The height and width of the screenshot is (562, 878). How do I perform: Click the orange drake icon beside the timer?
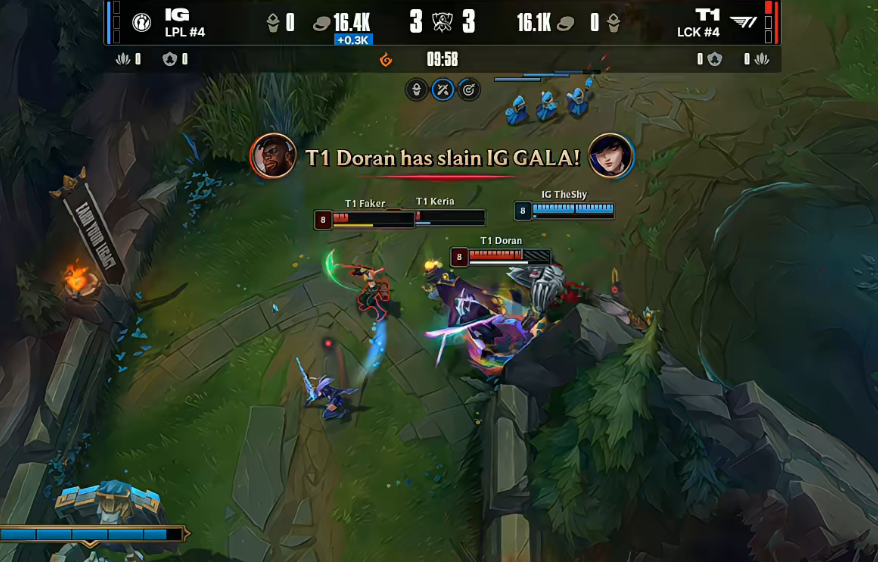pos(387,60)
